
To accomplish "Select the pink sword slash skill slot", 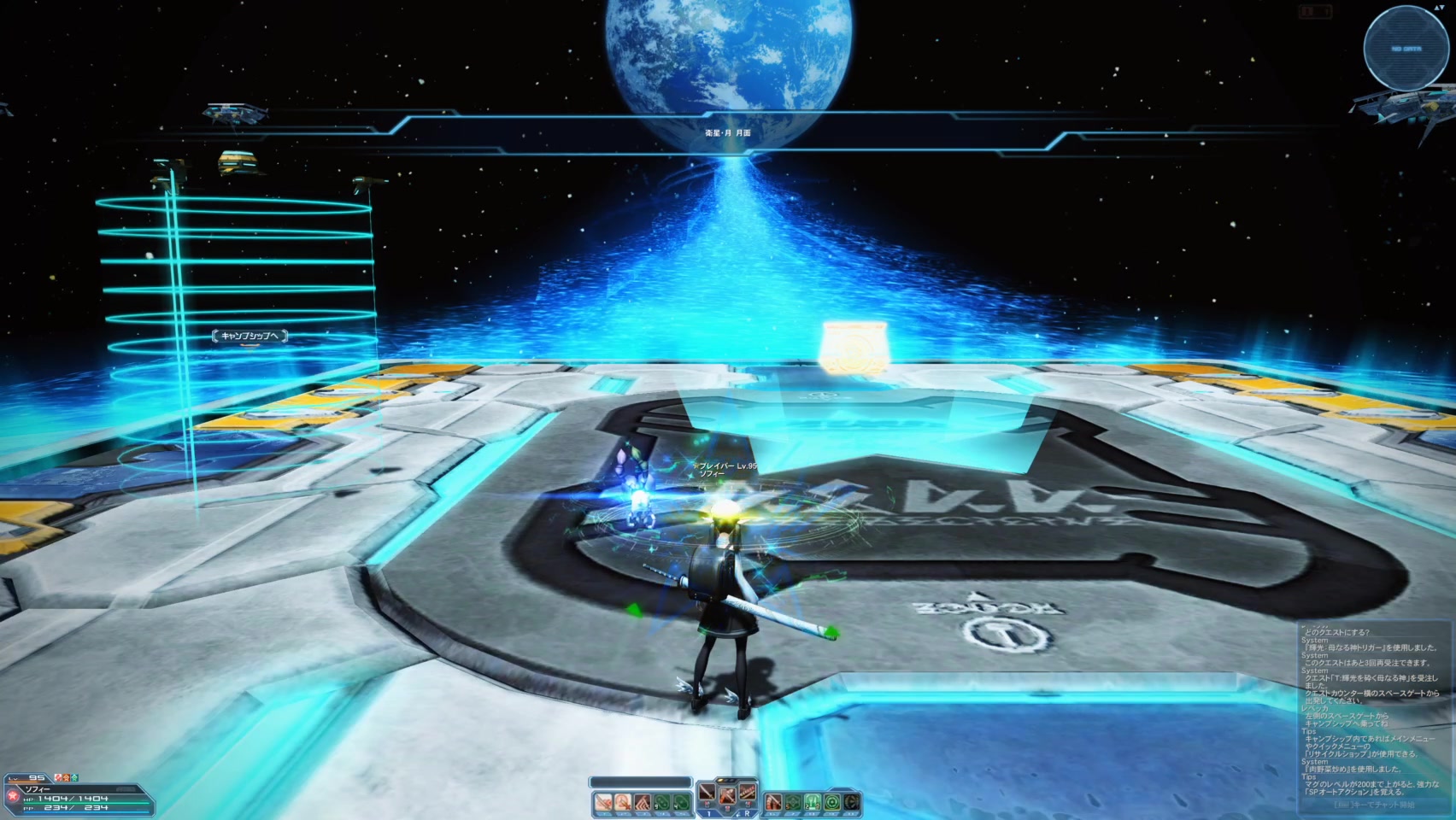I will (x=603, y=802).
